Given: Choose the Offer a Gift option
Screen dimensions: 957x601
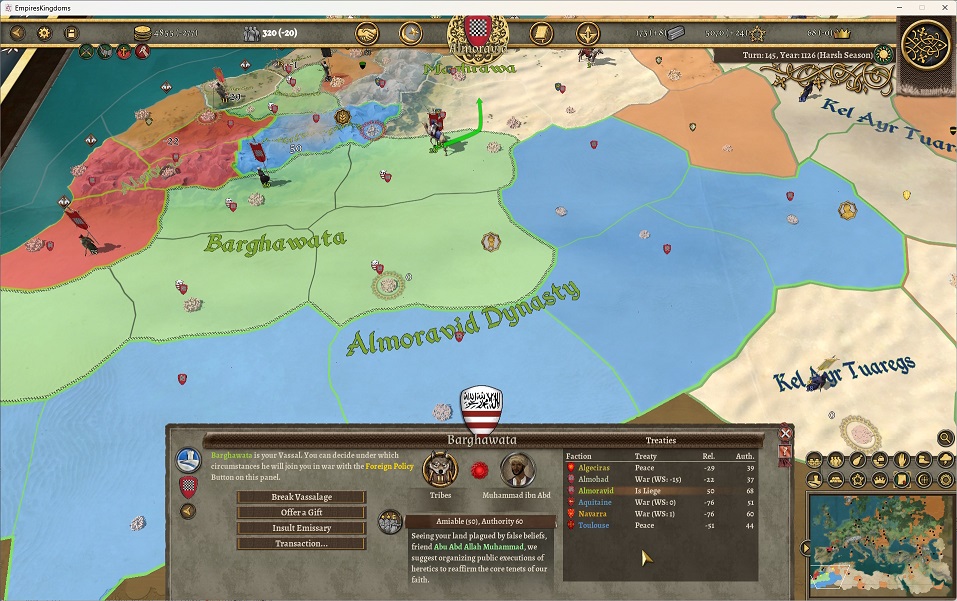Looking at the screenshot, I should pyautogui.click(x=301, y=512).
